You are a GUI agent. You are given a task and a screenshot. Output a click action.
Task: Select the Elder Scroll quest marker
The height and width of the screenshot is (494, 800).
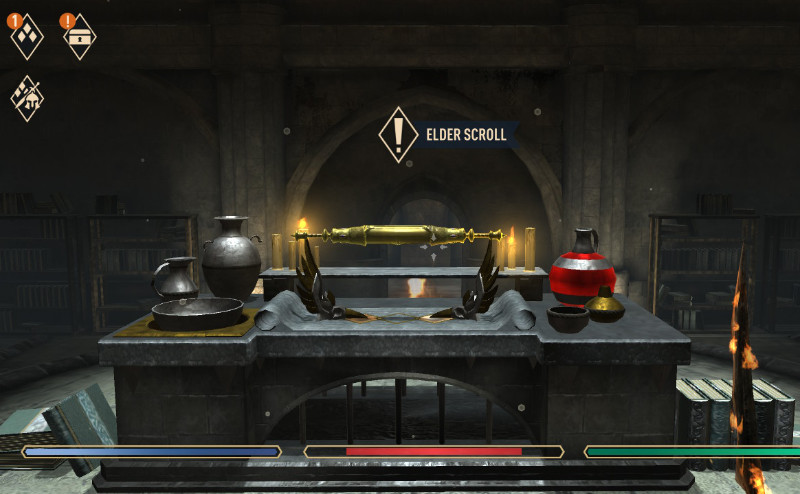pyautogui.click(x=398, y=134)
